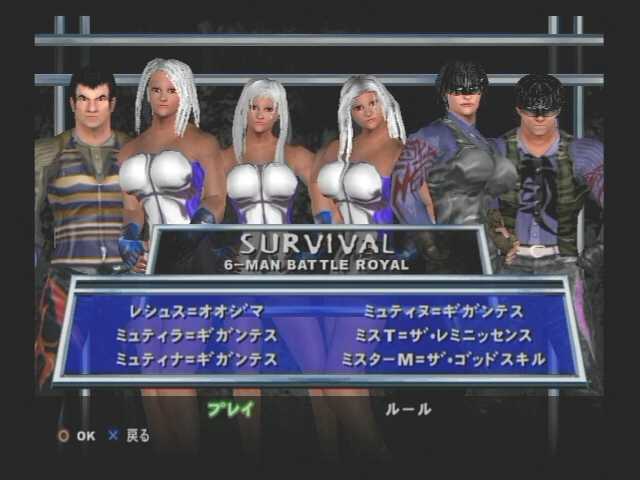Choose the ミュティラ=ギガンテス entrant row
This screenshot has height=480, width=640.
pyautogui.click(x=194, y=335)
